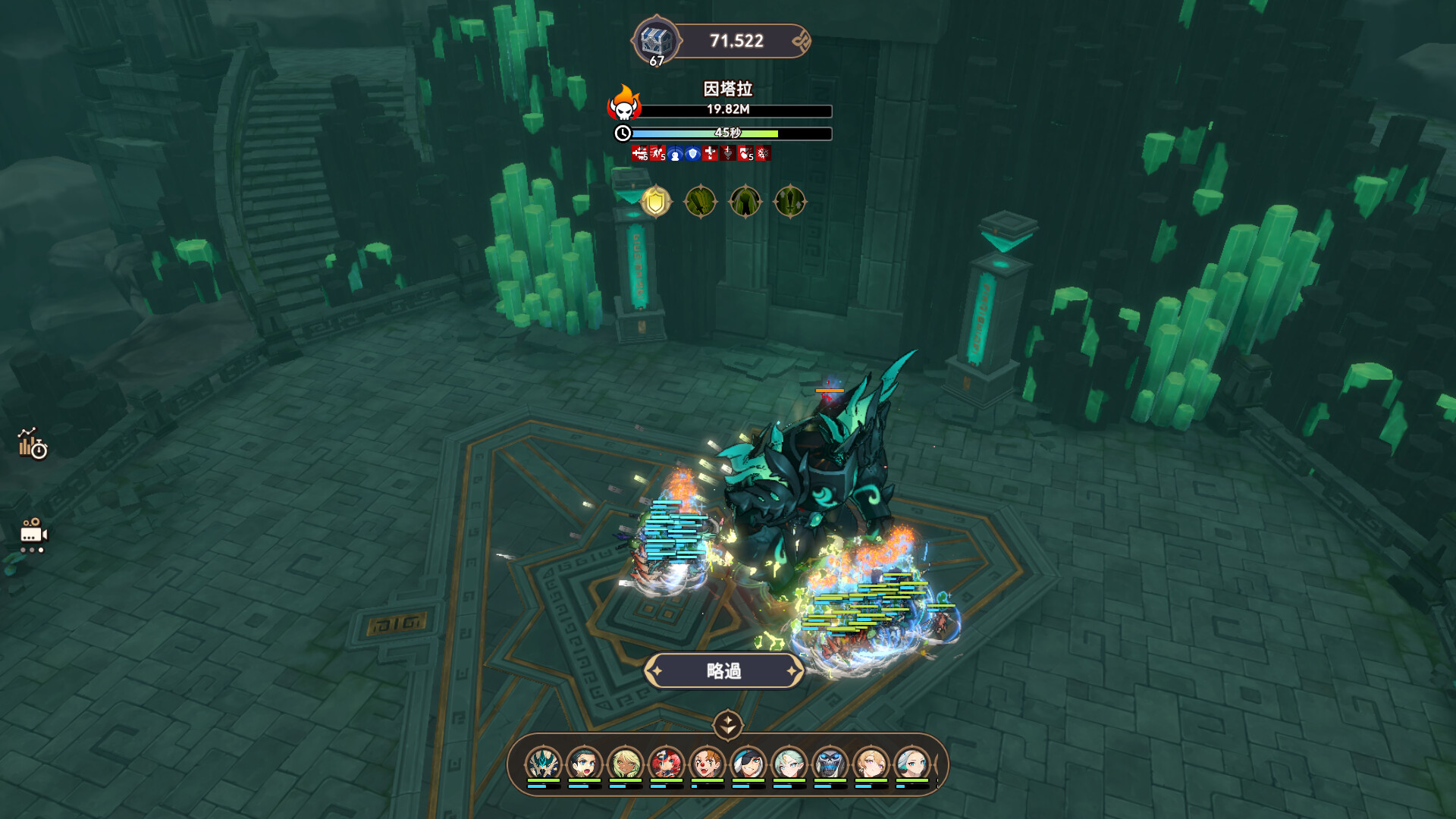
Task: Select the green multi-sword boss skill icon
Action: [x=701, y=202]
